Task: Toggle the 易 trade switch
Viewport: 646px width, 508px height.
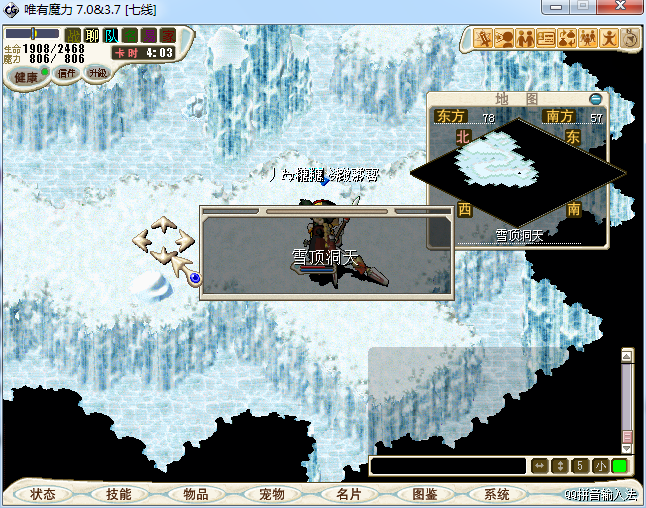Action: pyautogui.click(x=149, y=36)
